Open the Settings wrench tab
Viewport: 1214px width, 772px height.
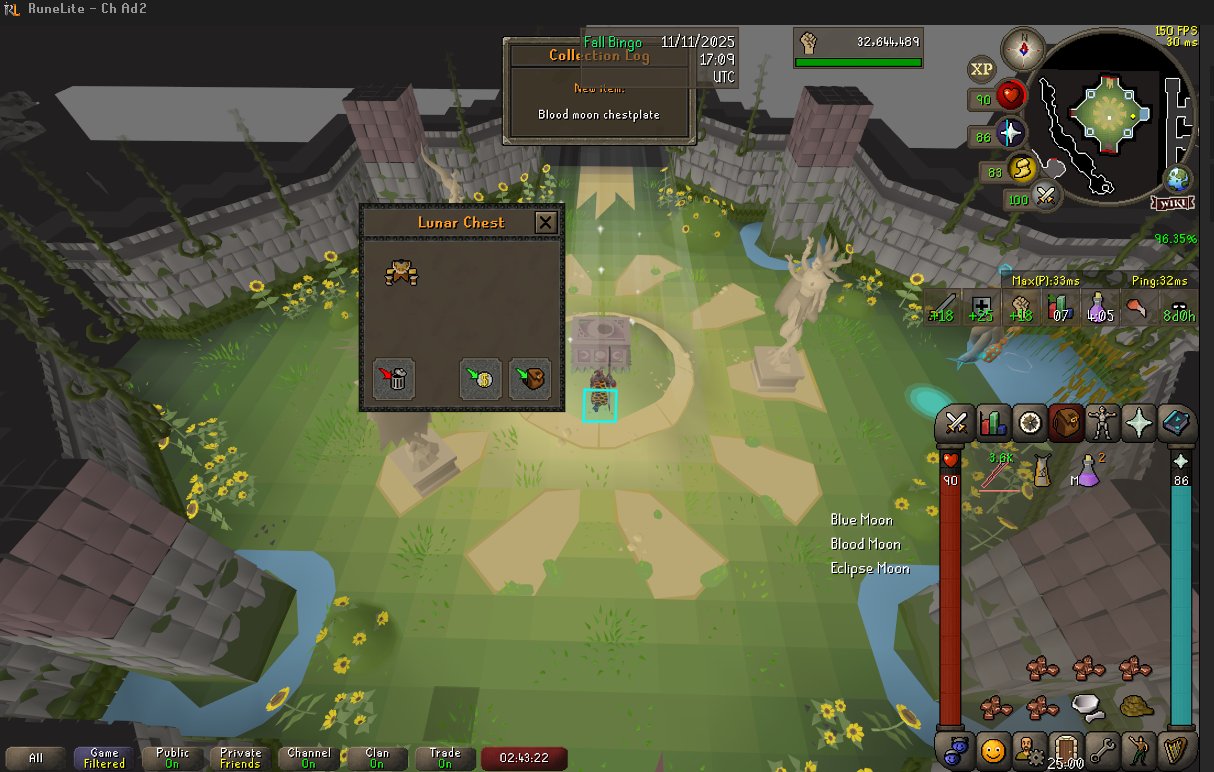1101,748
